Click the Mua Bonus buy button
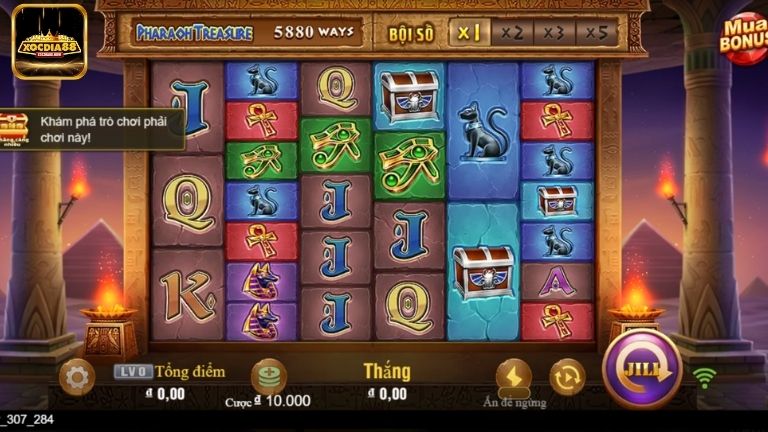768x432 pixels. 742,36
